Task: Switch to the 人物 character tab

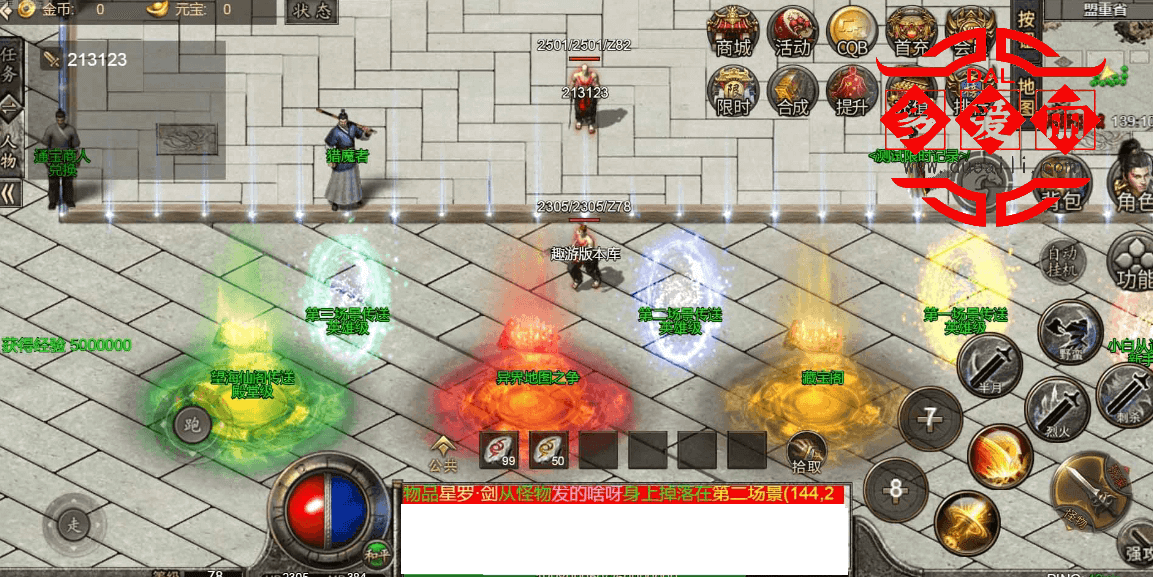Action: [10, 150]
